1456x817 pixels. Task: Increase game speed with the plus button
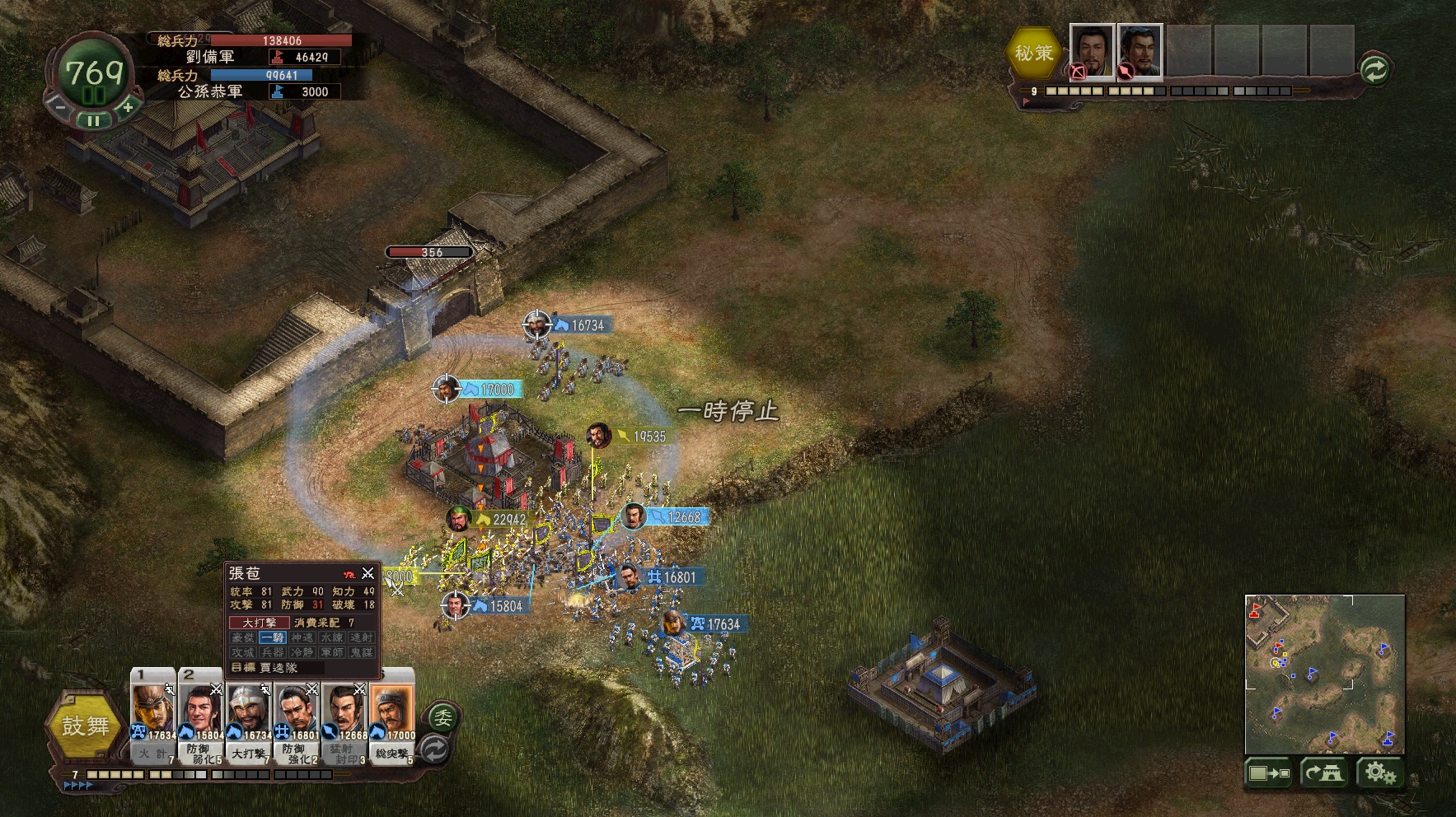(x=128, y=108)
